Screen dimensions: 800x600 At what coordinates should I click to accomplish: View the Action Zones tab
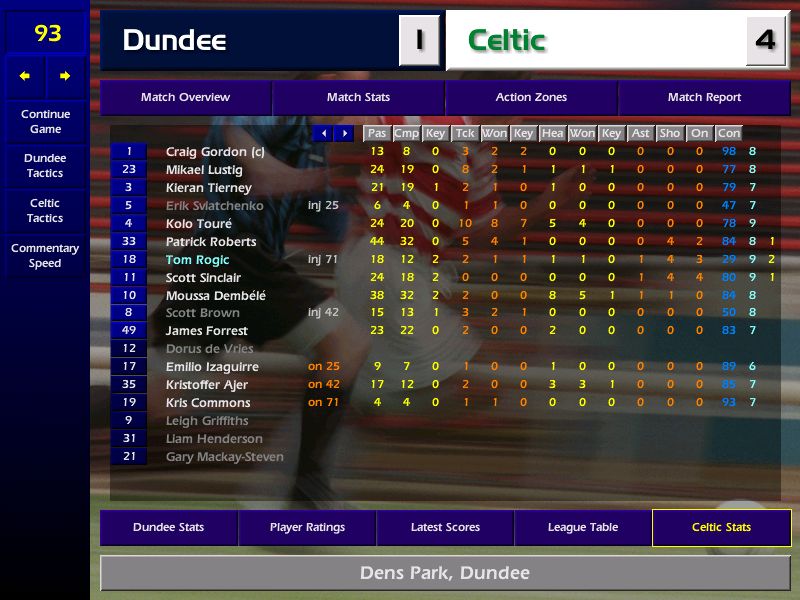531,98
